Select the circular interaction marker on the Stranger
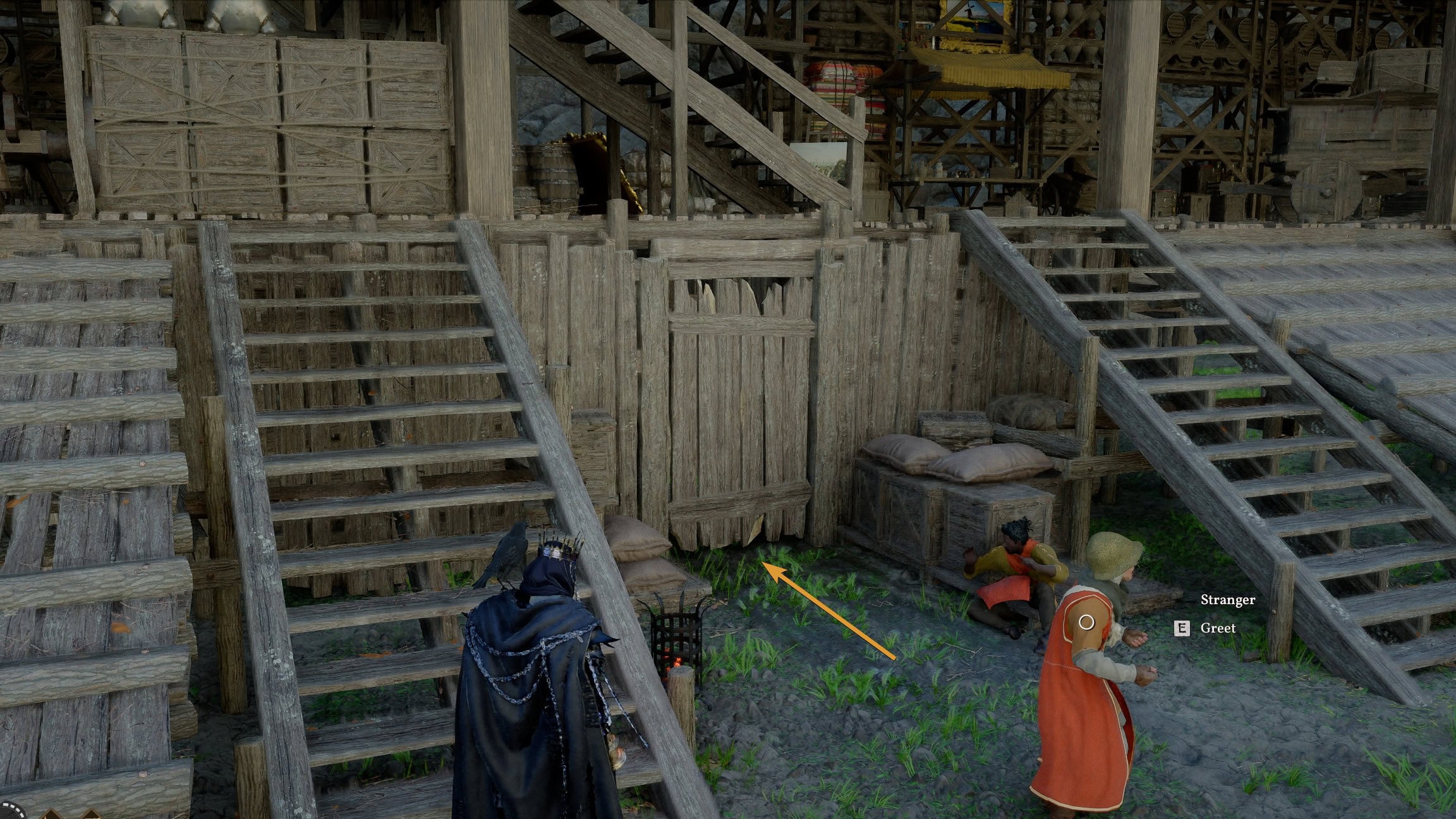The height and width of the screenshot is (819, 1456). pos(1086,622)
